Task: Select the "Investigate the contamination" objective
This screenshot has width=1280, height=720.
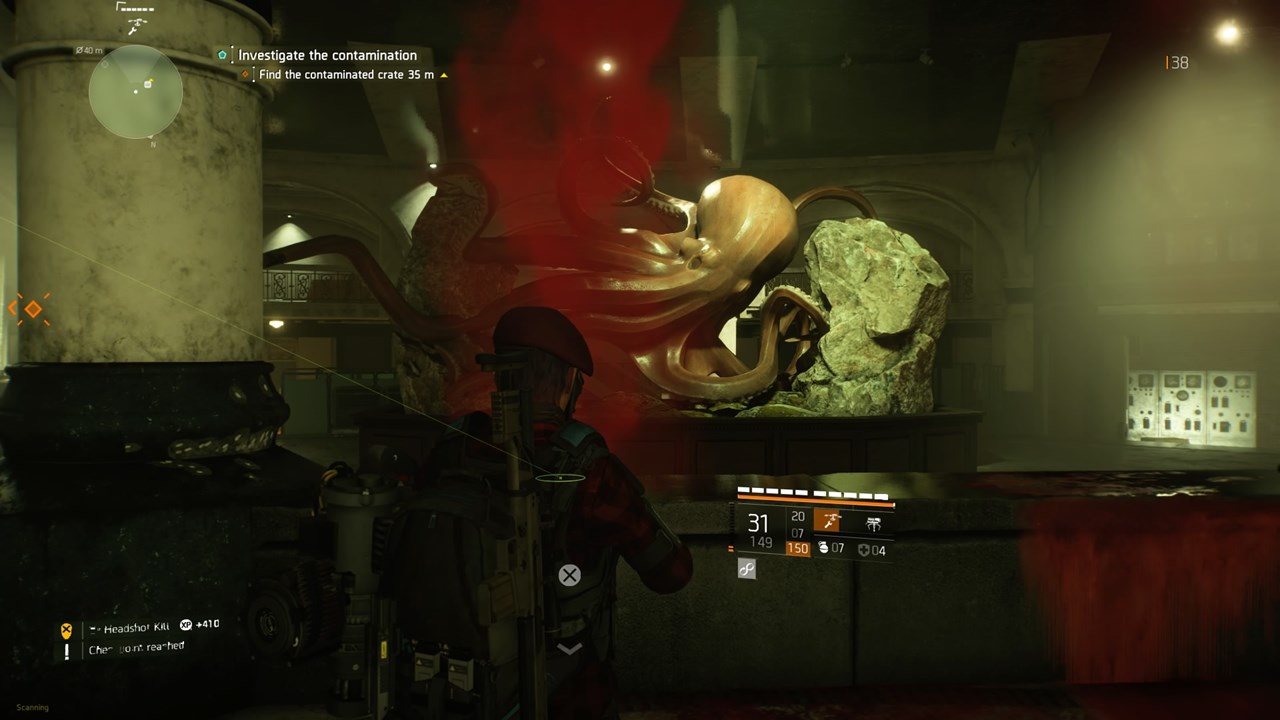Action: click(327, 55)
